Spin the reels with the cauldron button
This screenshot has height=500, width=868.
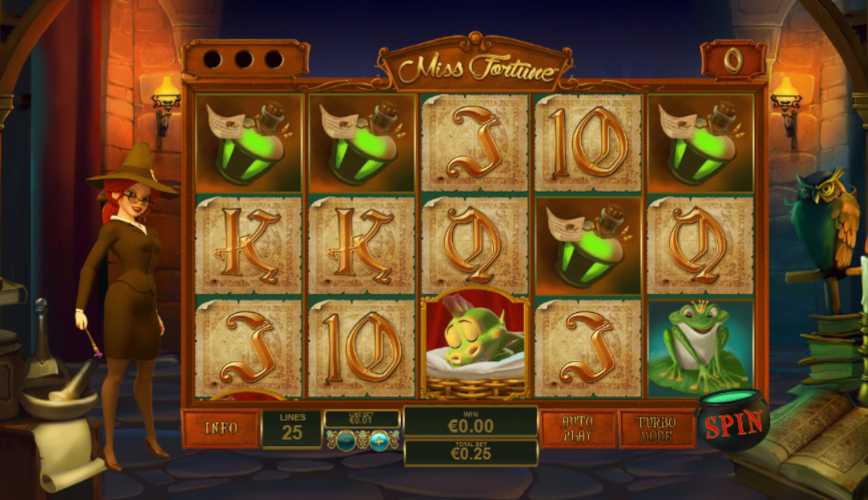click(733, 423)
